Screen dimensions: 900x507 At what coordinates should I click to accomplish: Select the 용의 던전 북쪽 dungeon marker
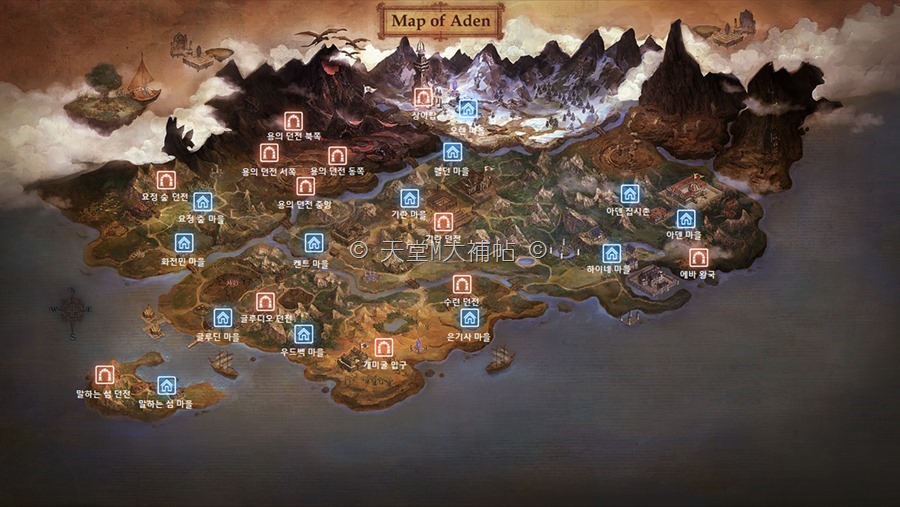tap(293, 121)
